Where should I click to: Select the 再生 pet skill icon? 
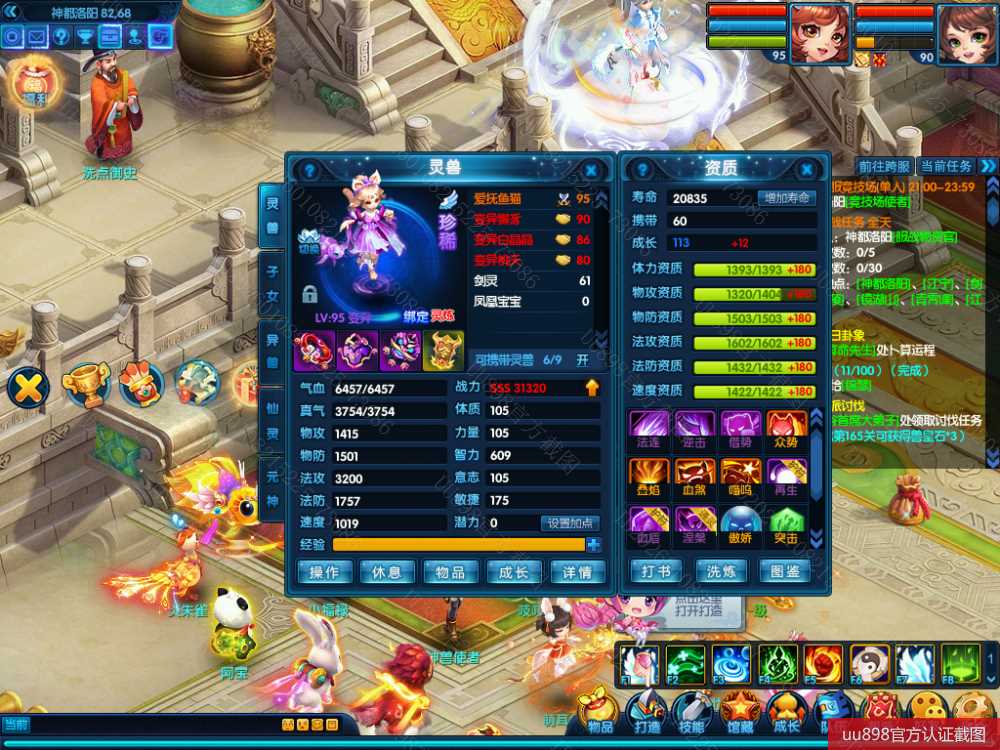point(786,477)
